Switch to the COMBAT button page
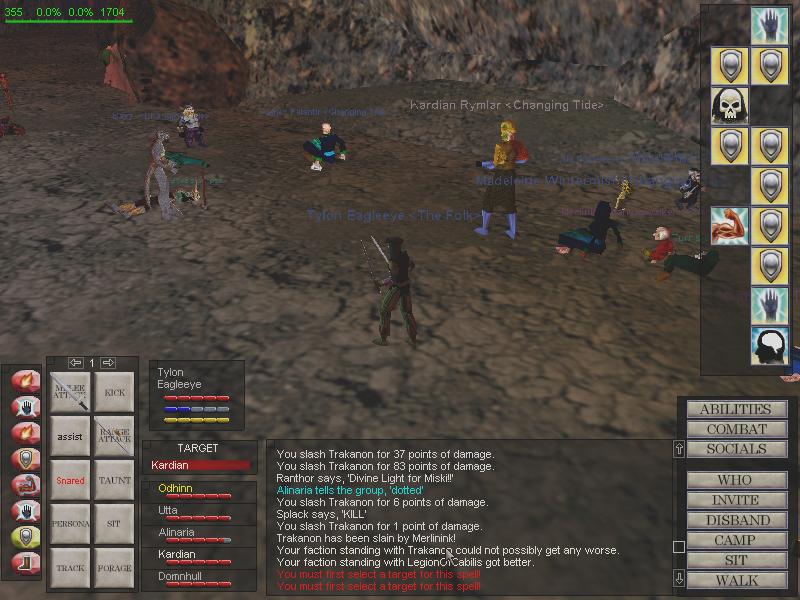This screenshot has width=800, height=600. click(x=735, y=429)
